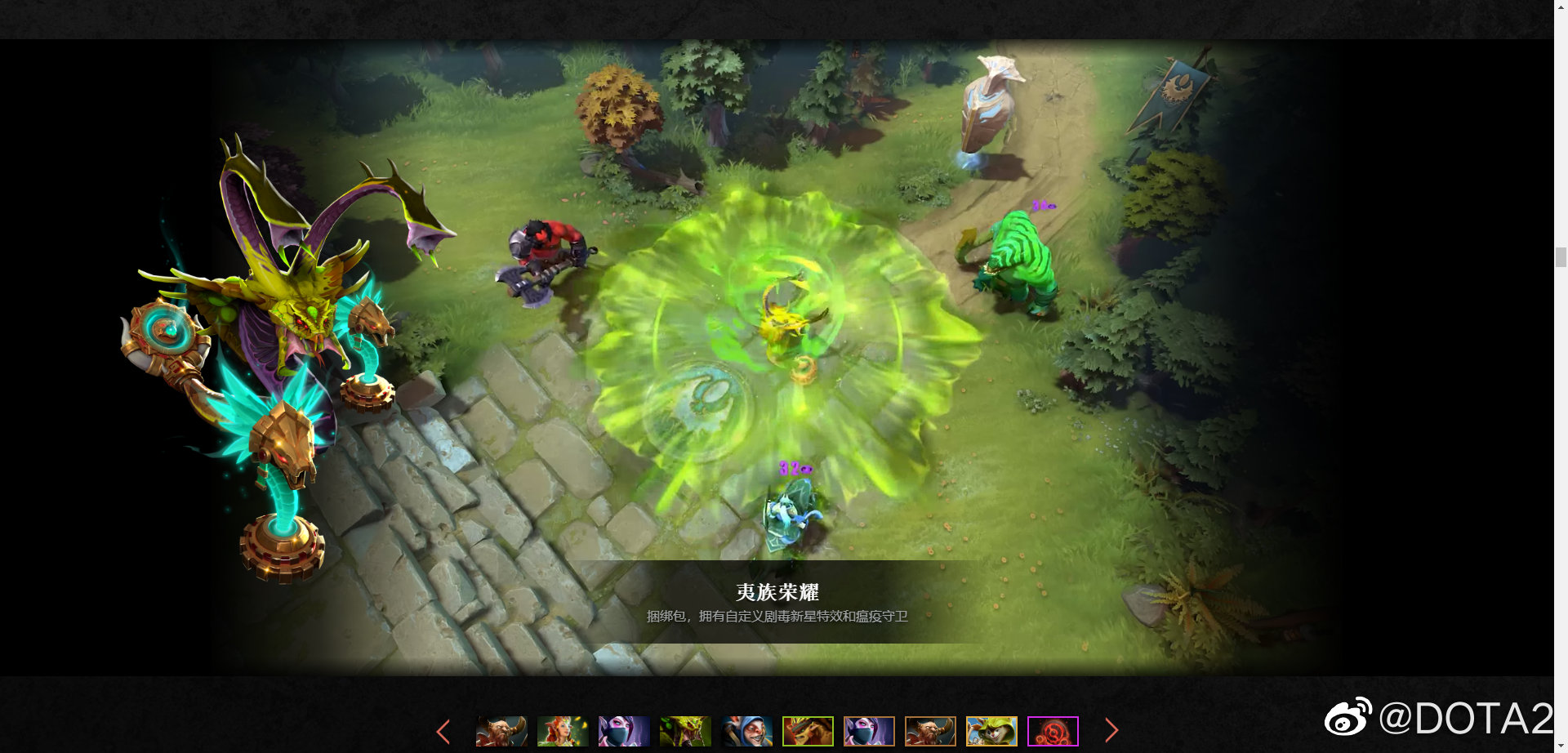Image resolution: width=1568 pixels, height=753 pixels.
Task: Select the first Elder Titan hero icon
Action: tap(501, 731)
